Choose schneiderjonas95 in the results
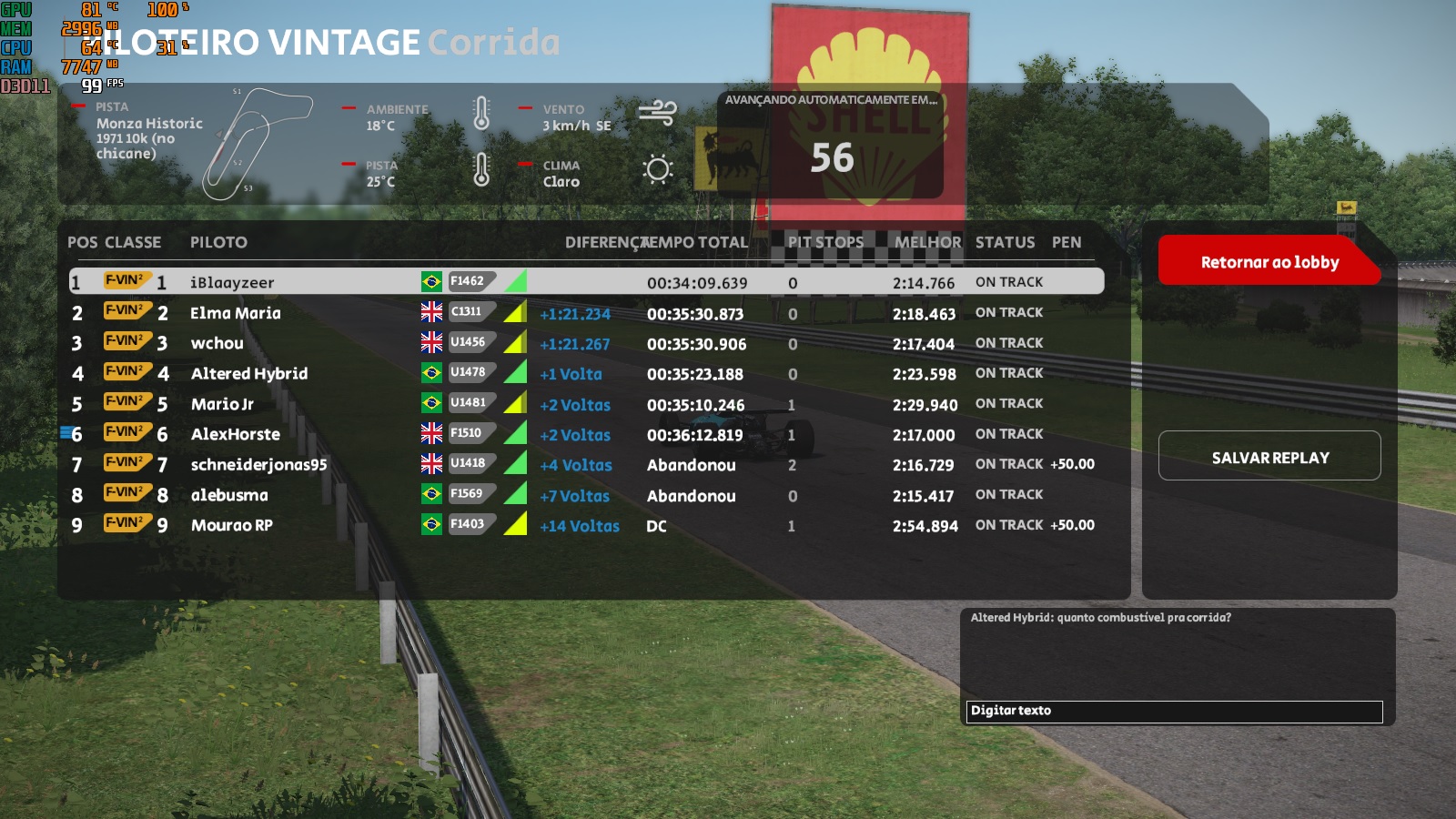This screenshot has width=1456, height=819. click(258, 465)
